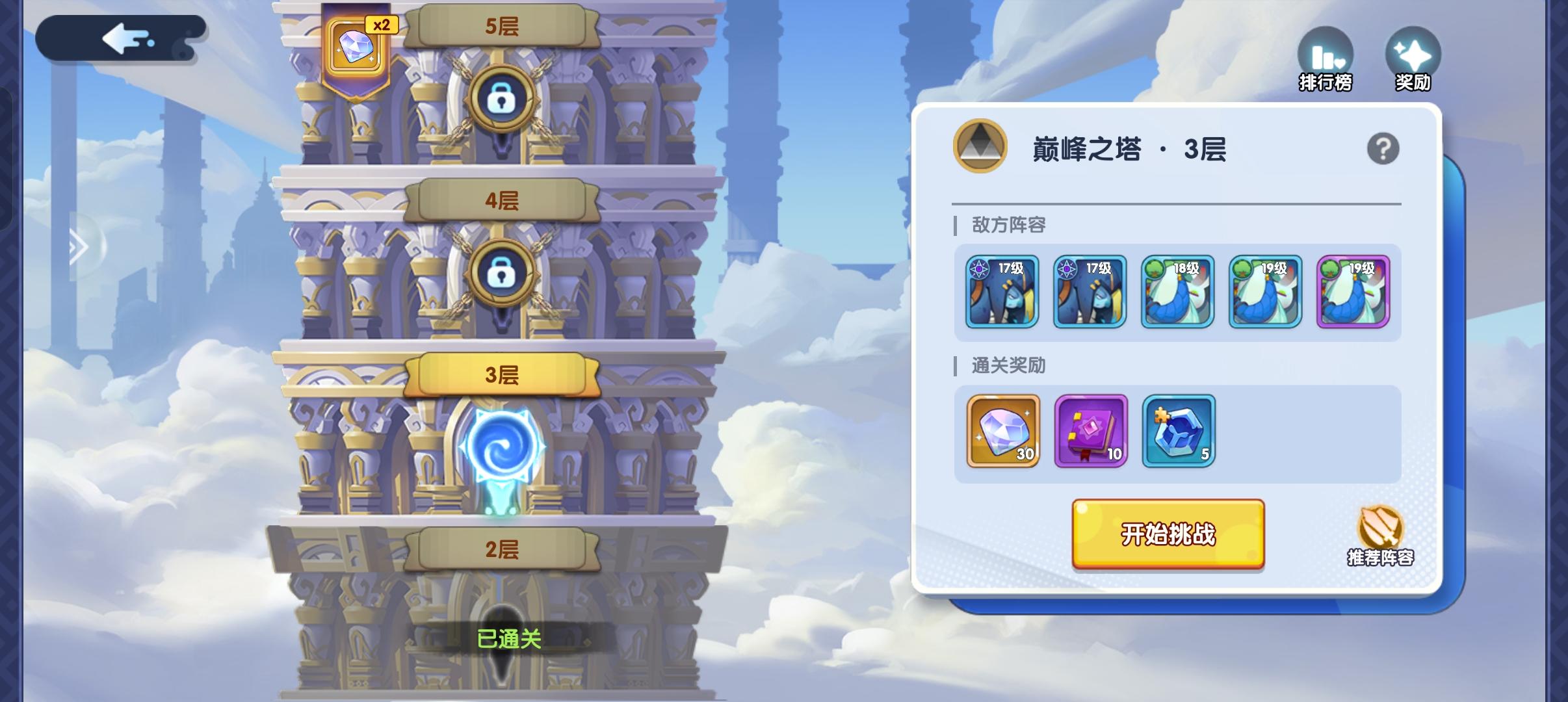
Task: Select the purple book x10 reward icon
Action: [1090, 432]
